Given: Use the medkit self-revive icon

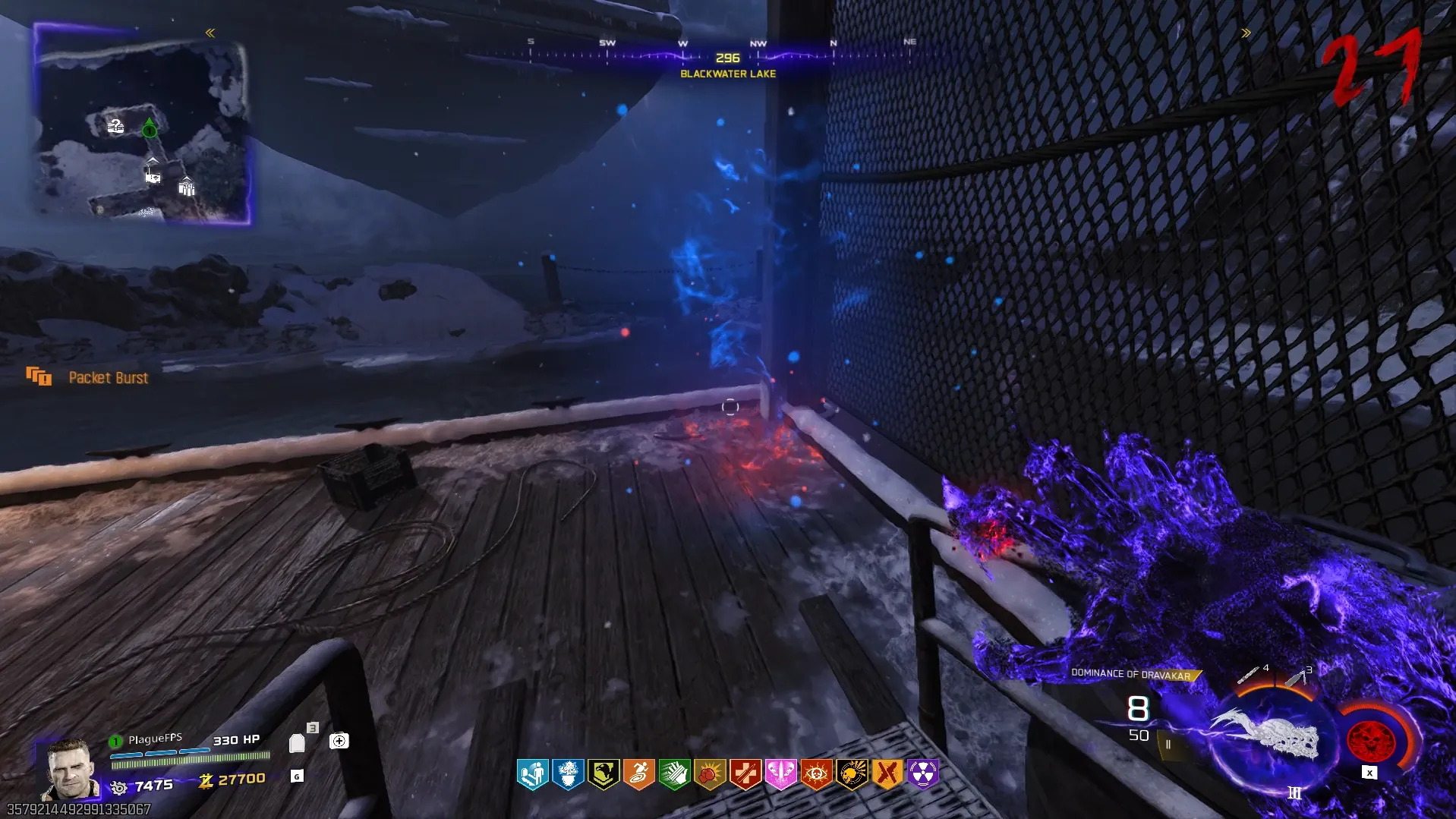Looking at the screenshot, I should (339, 741).
